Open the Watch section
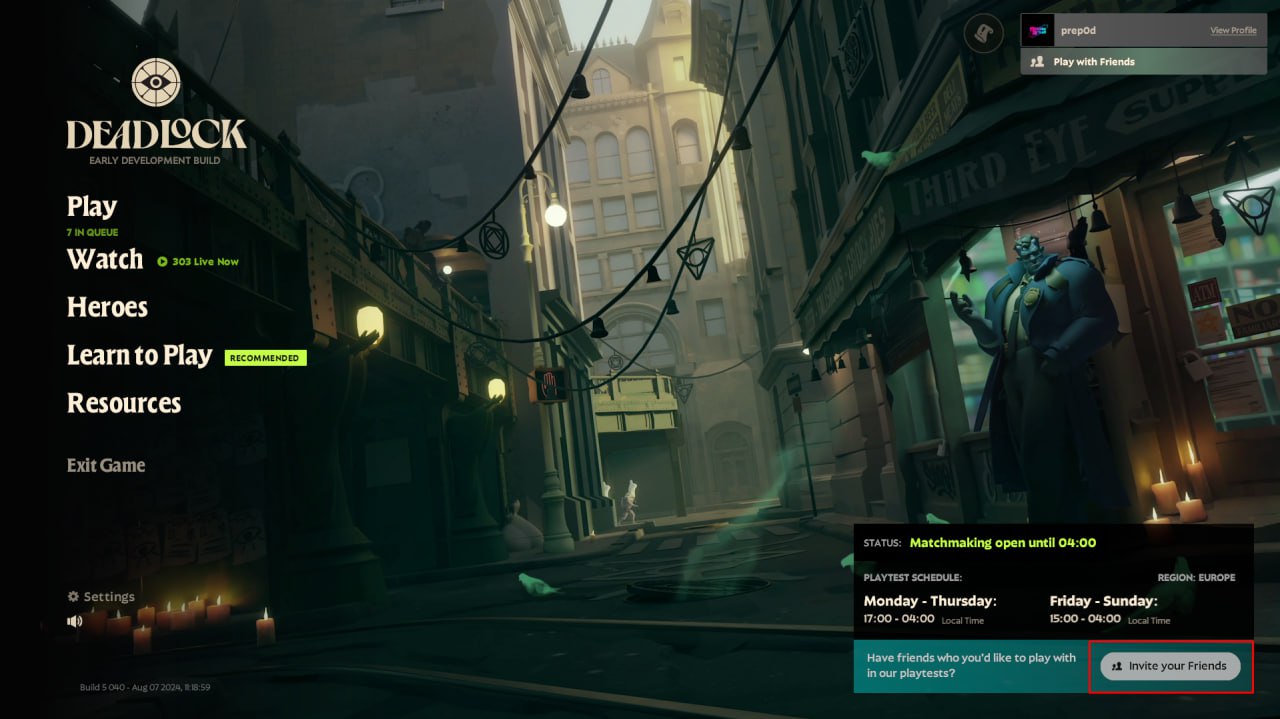The image size is (1280, 719). point(105,260)
